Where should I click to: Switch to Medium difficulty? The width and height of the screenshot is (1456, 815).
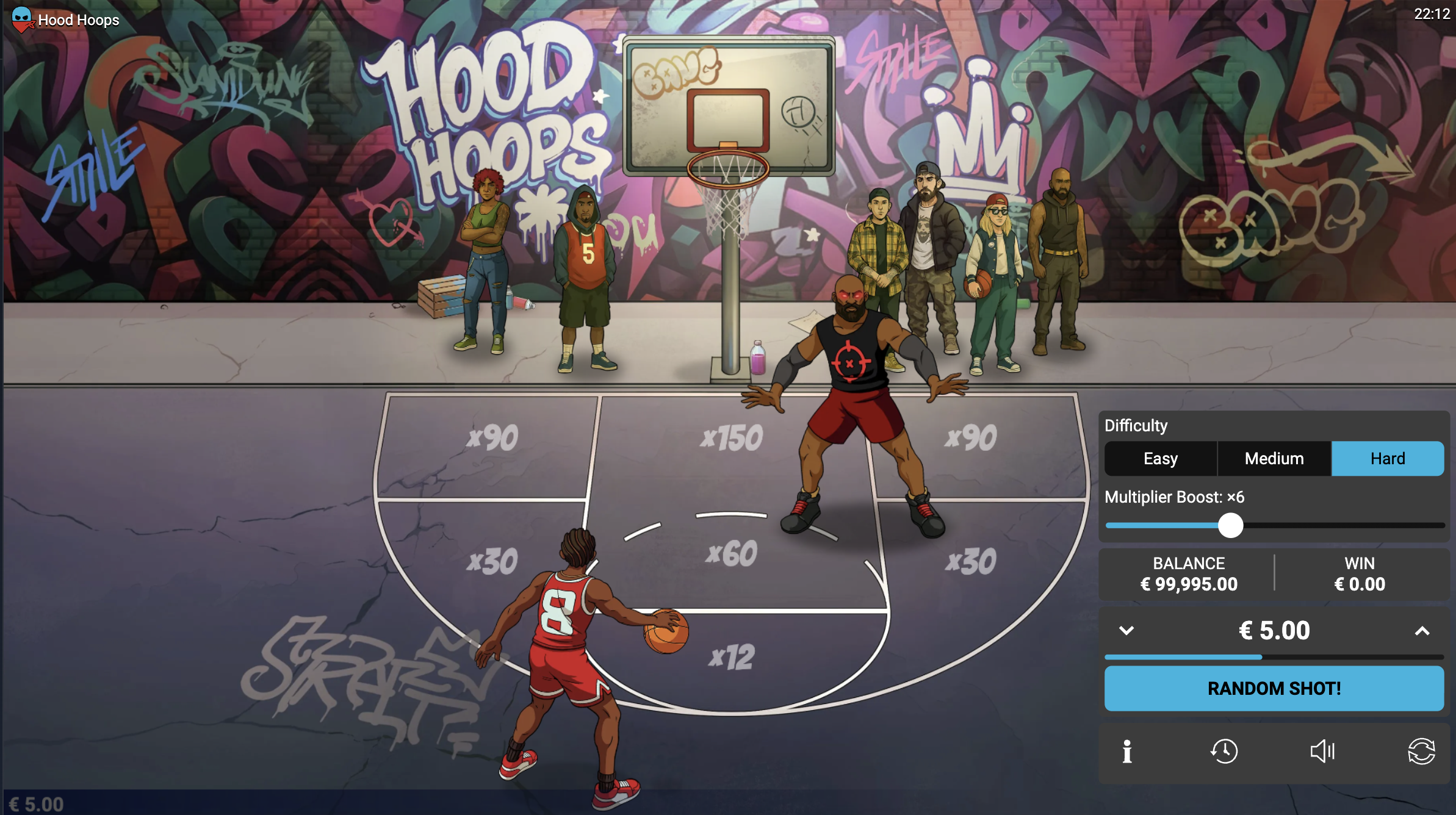click(1273, 458)
